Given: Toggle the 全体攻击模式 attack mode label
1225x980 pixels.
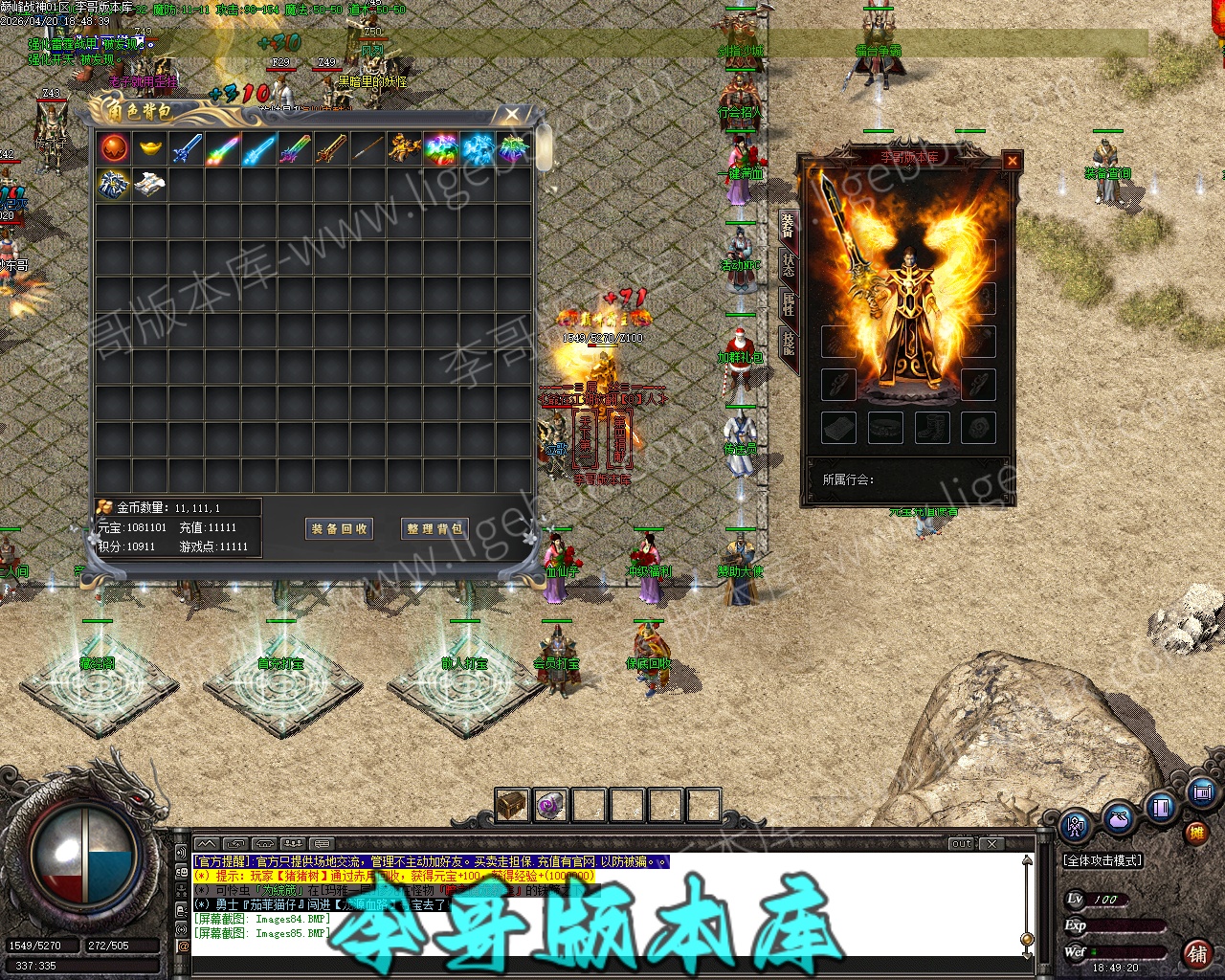Looking at the screenshot, I should coord(1102,860).
